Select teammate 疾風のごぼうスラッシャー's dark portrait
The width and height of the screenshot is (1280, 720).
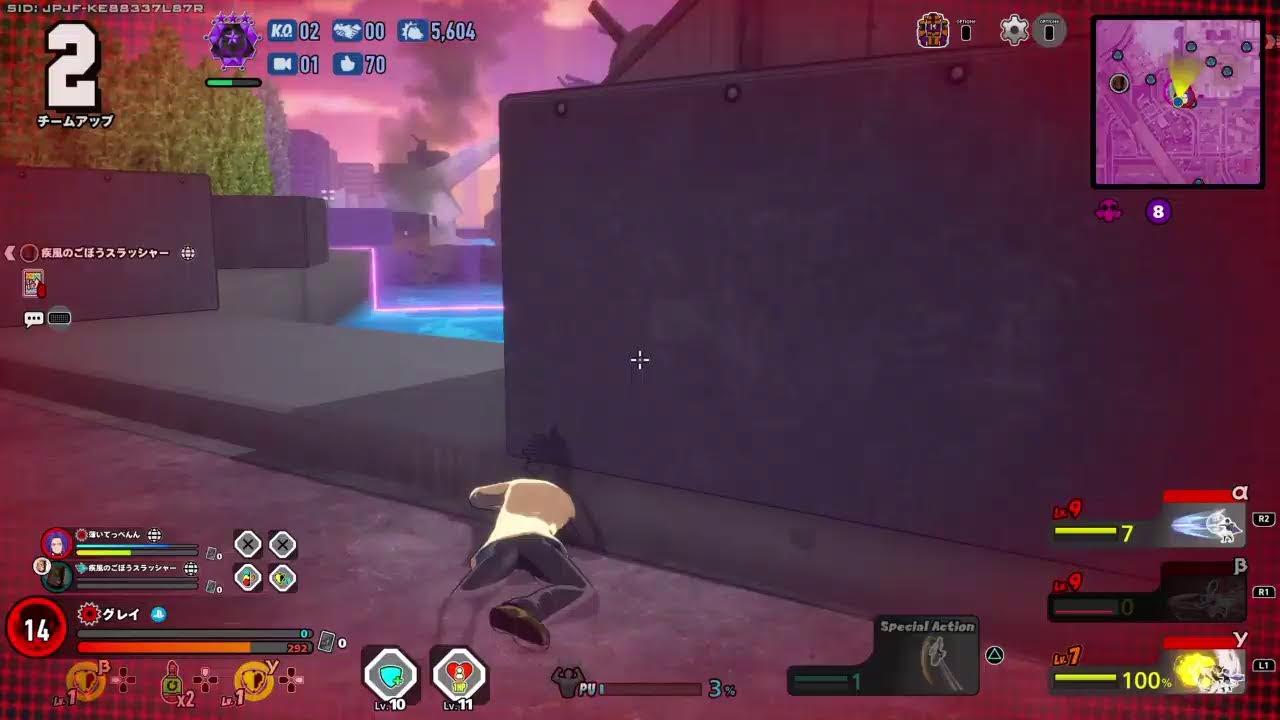coord(57,575)
